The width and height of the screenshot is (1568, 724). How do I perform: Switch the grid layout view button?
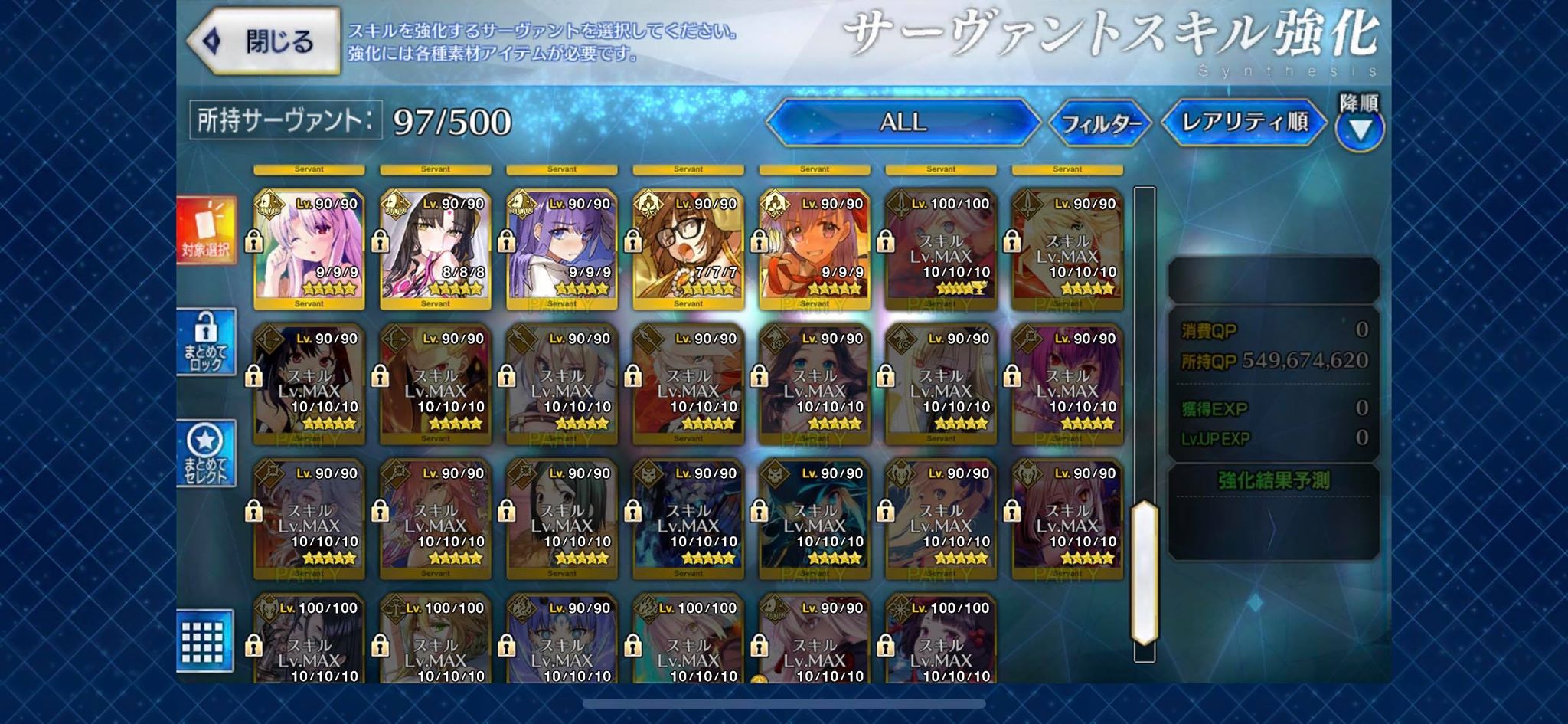tap(204, 642)
